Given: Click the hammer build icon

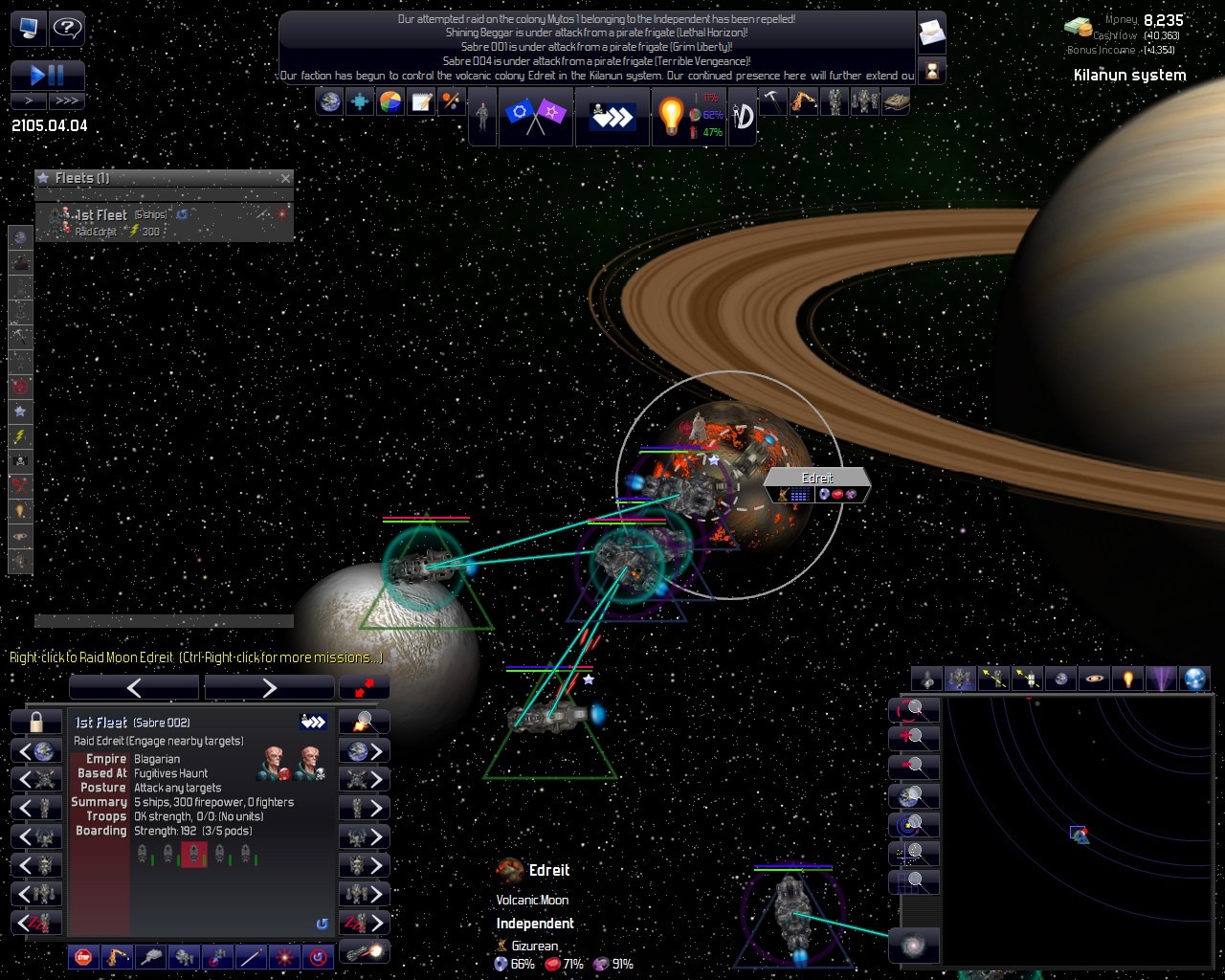Looking at the screenshot, I should (772, 100).
